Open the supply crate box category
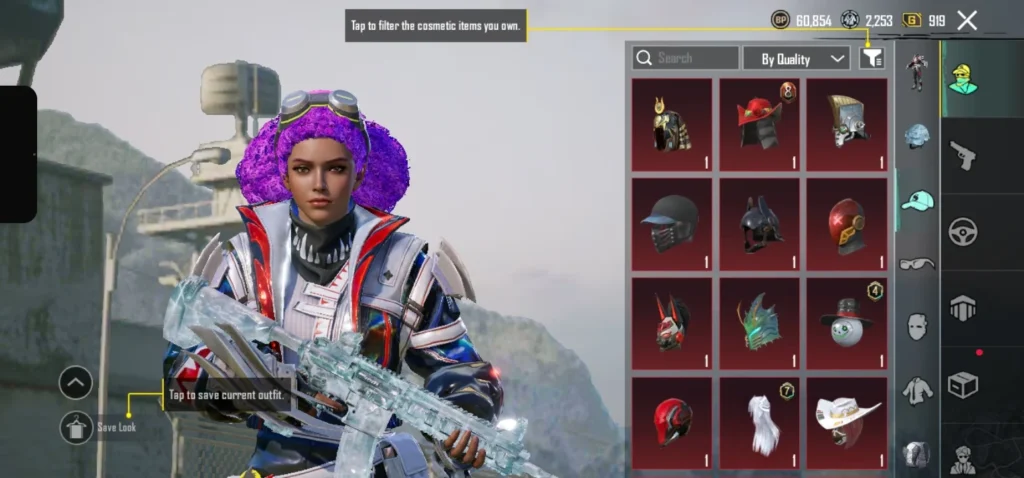 coord(963,385)
